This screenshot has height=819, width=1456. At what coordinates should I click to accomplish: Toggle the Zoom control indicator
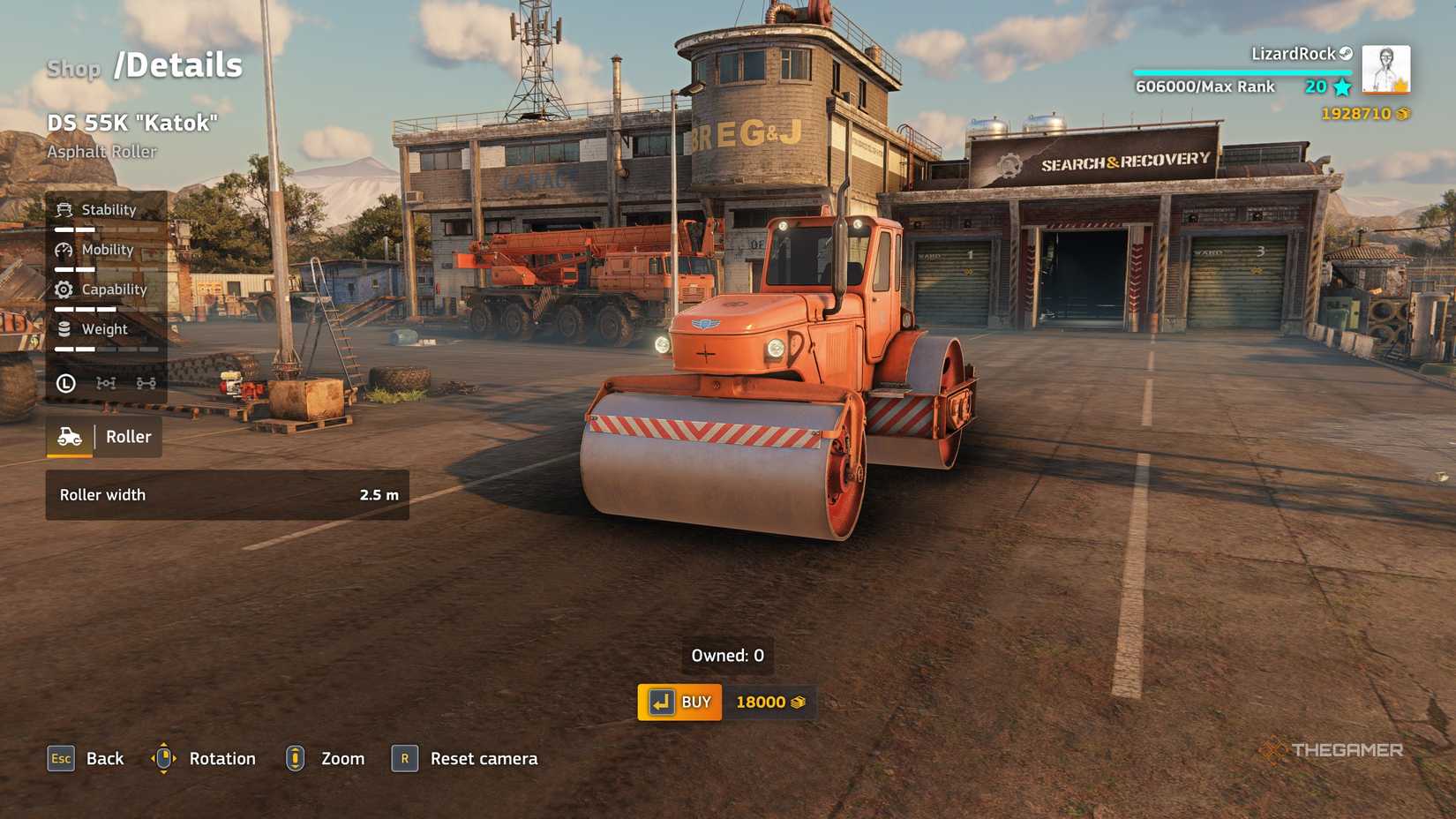295,758
